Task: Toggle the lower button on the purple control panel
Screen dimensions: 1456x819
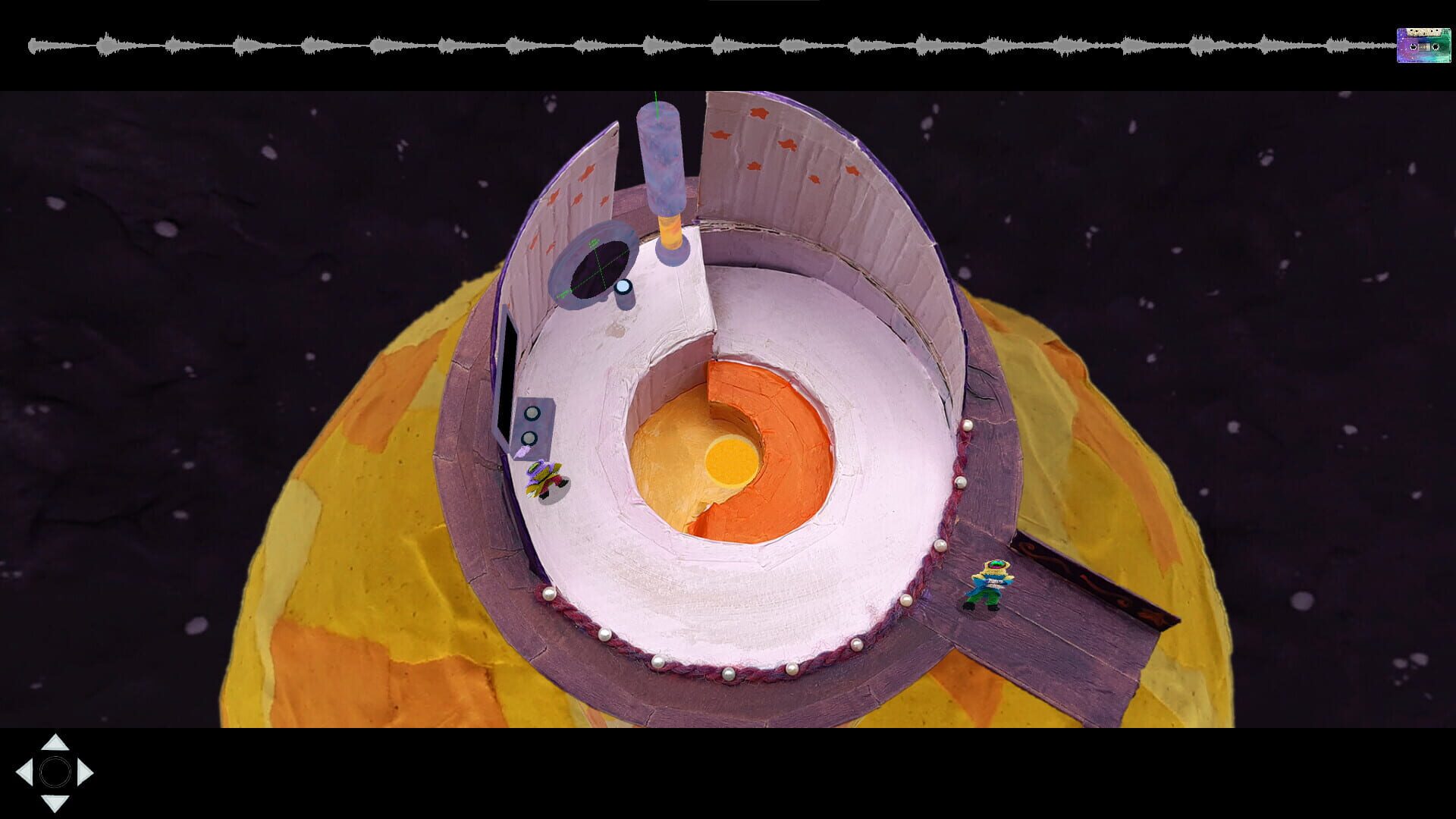Action: tap(529, 438)
